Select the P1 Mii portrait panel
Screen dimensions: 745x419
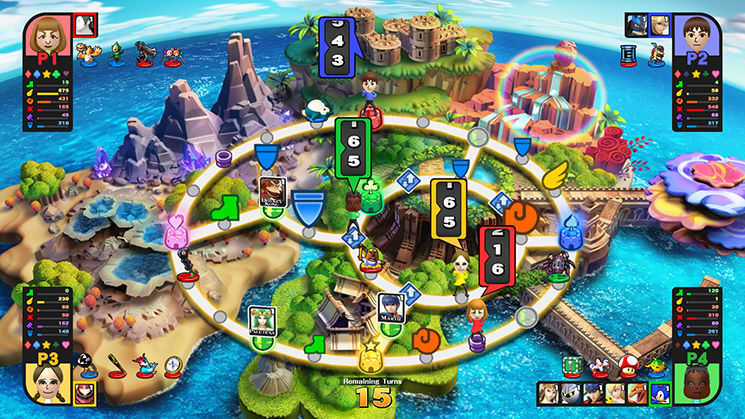pos(47,38)
